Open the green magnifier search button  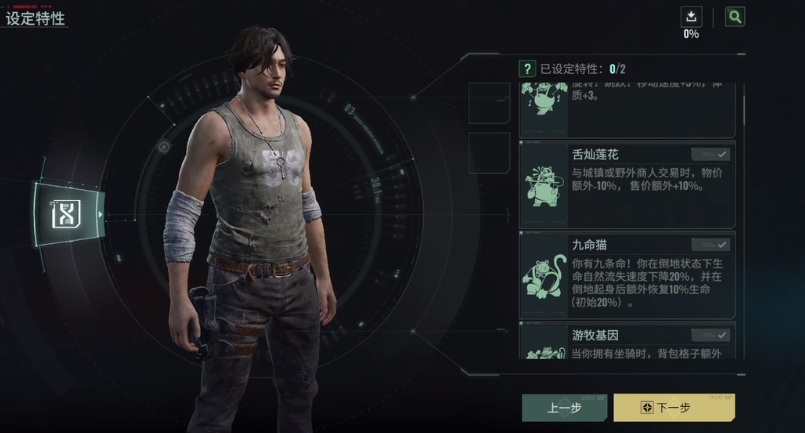click(x=735, y=16)
